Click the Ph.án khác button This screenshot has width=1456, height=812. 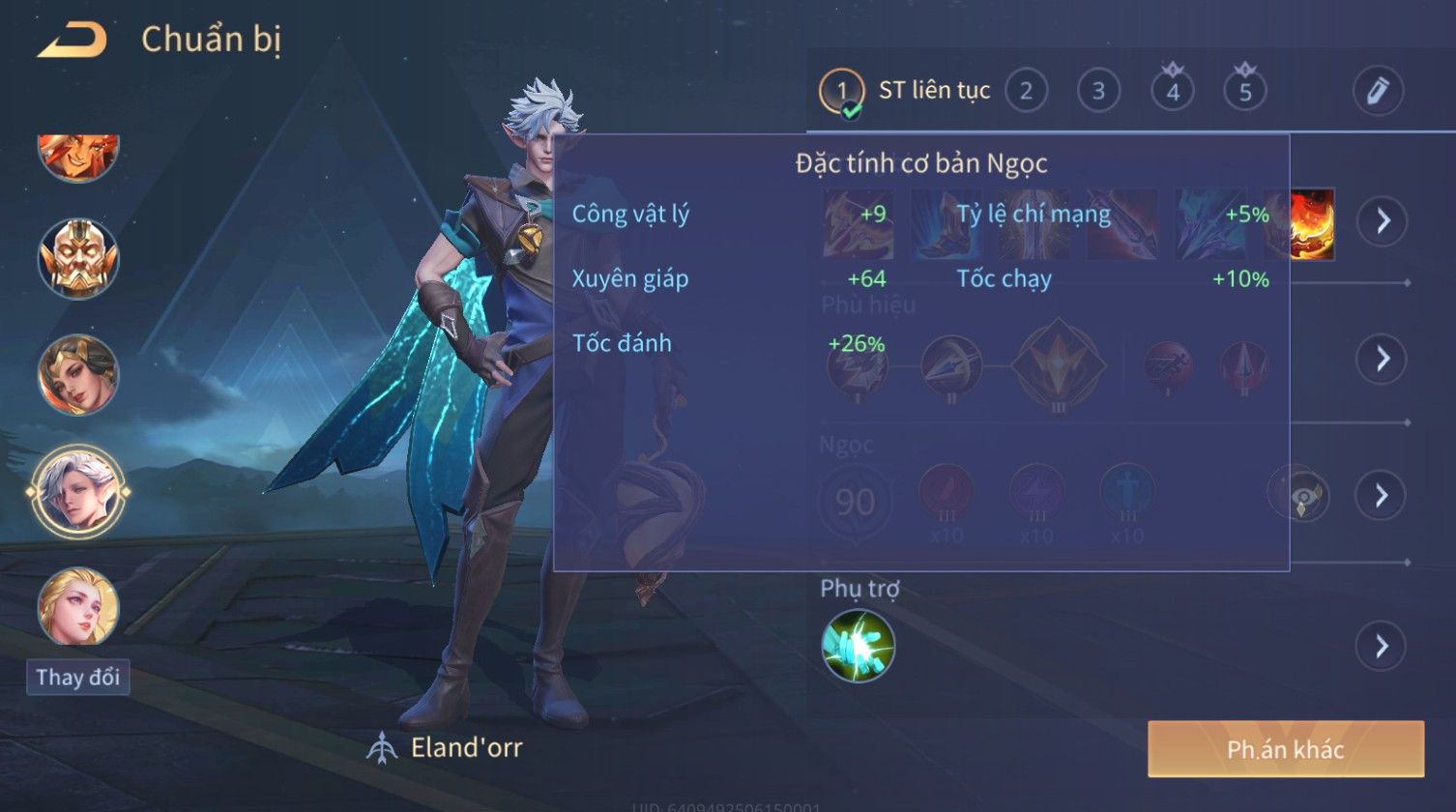pos(1285,749)
